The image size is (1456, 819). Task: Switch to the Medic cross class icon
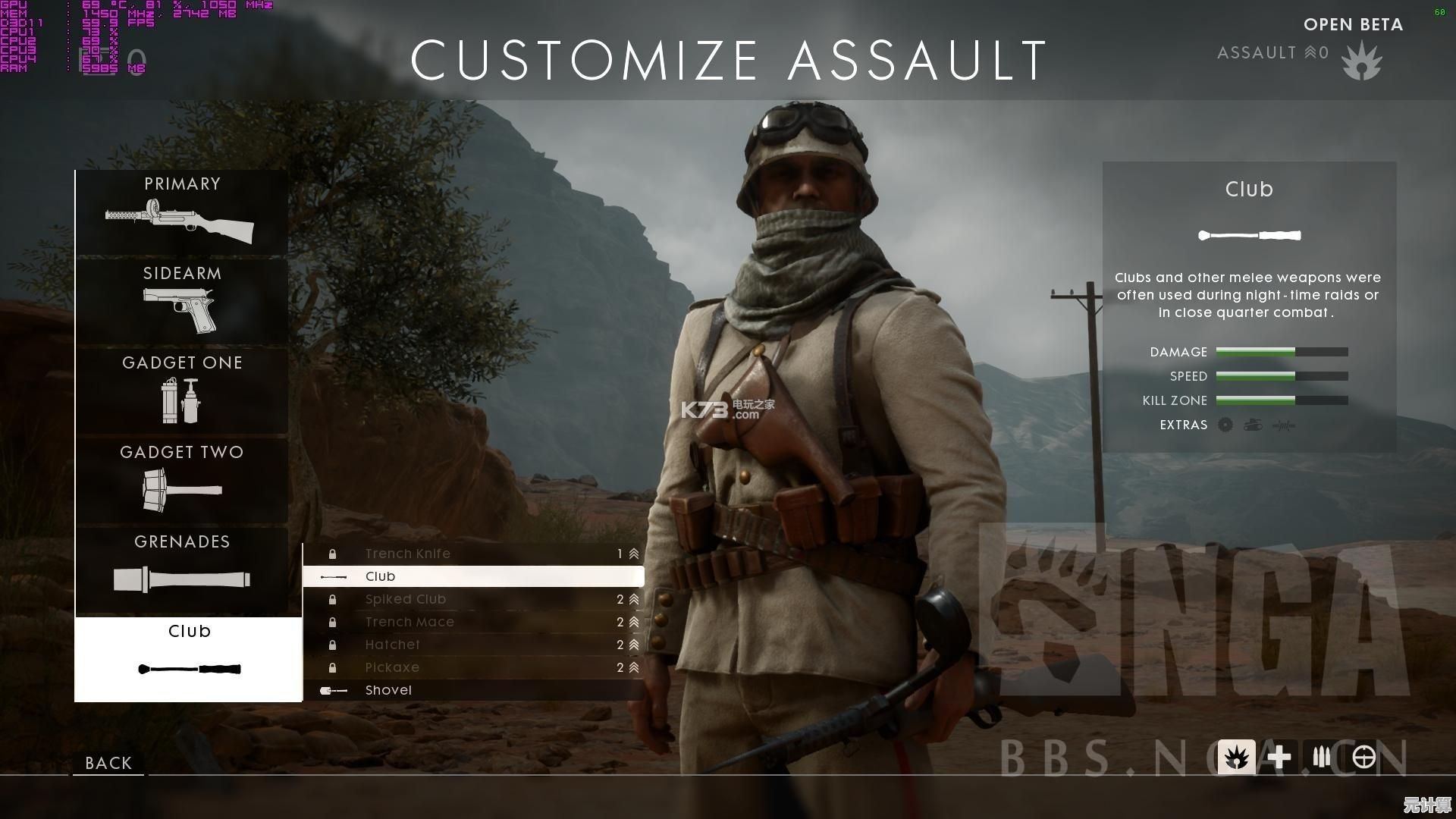click(x=1279, y=757)
